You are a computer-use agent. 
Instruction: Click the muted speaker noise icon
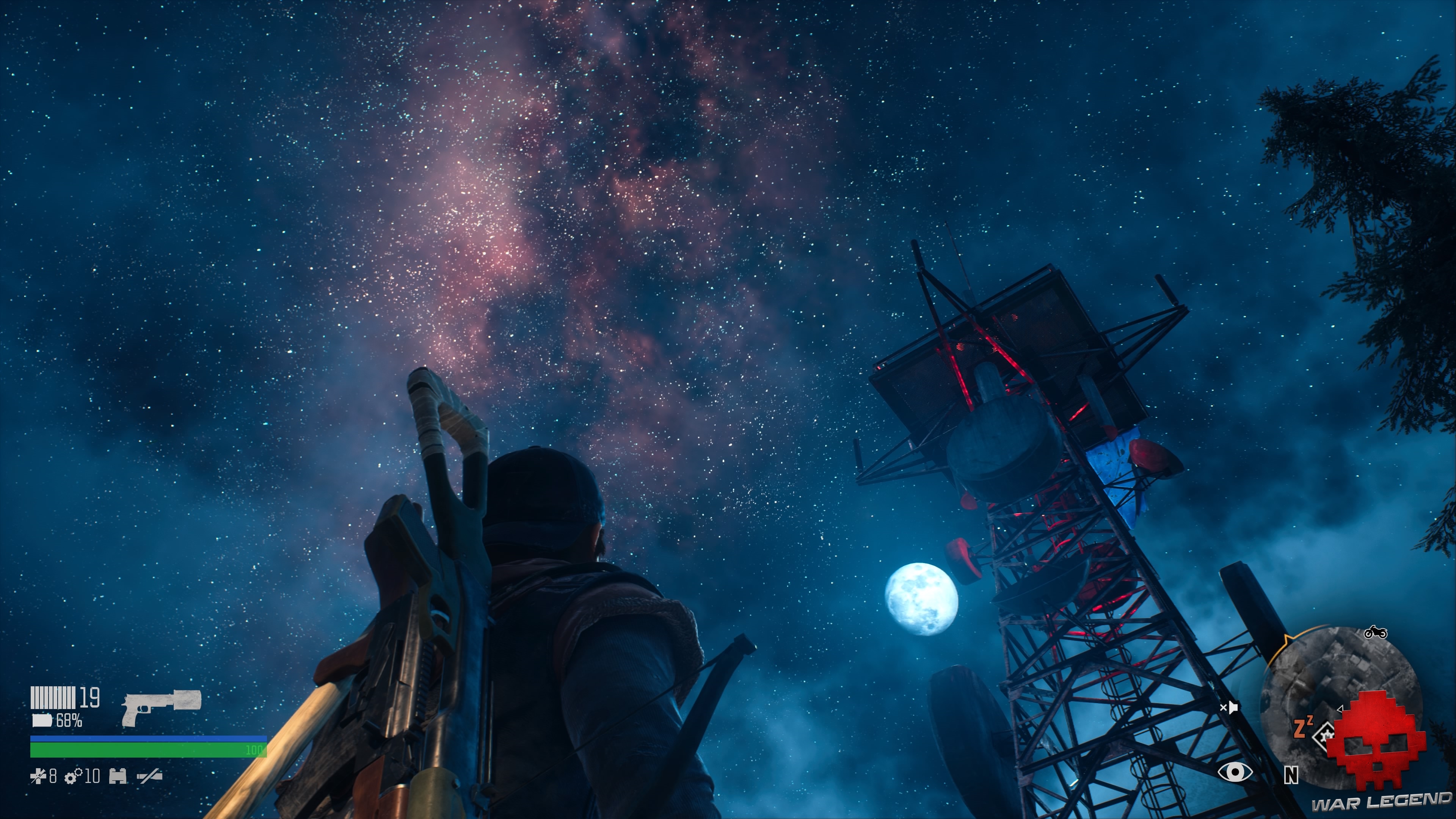[x=1229, y=707]
